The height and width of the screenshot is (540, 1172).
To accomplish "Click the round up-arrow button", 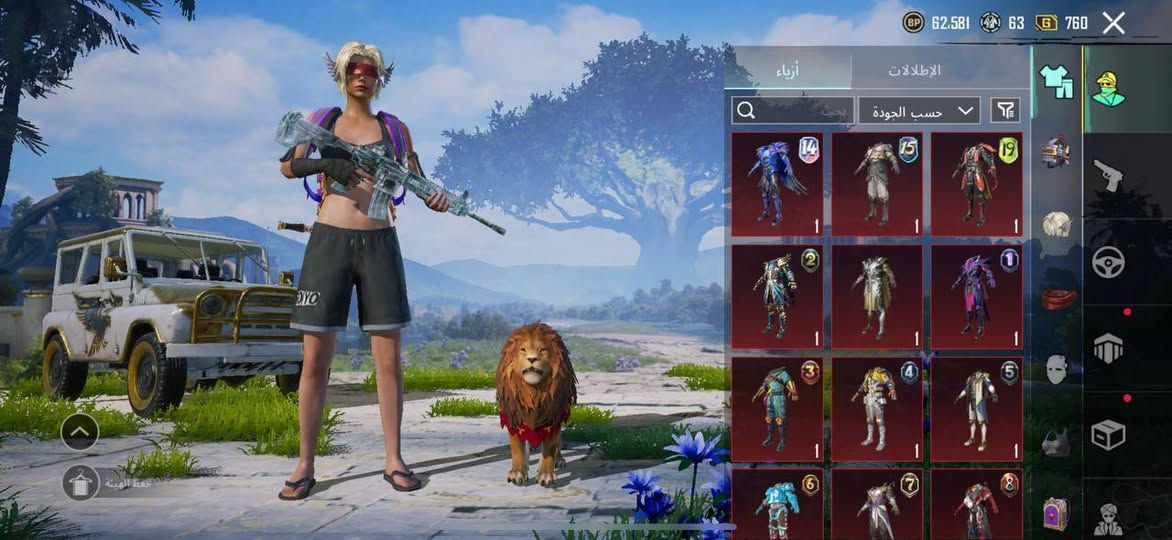I will (x=79, y=432).
